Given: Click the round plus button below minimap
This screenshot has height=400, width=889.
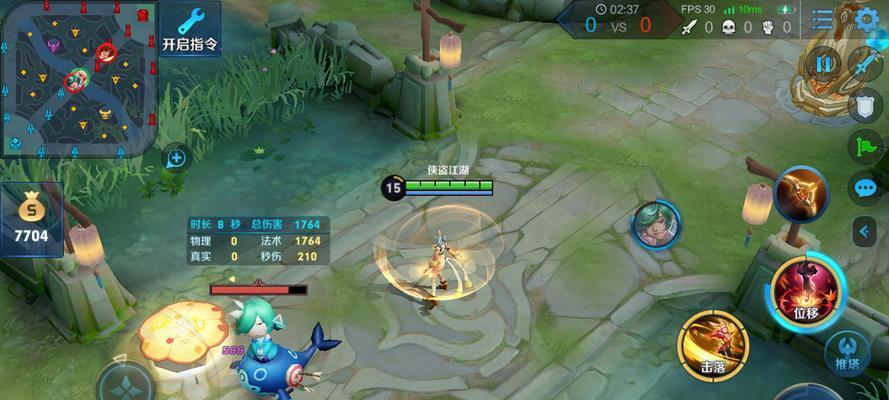Looking at the screenshot, I should [176, 157].
